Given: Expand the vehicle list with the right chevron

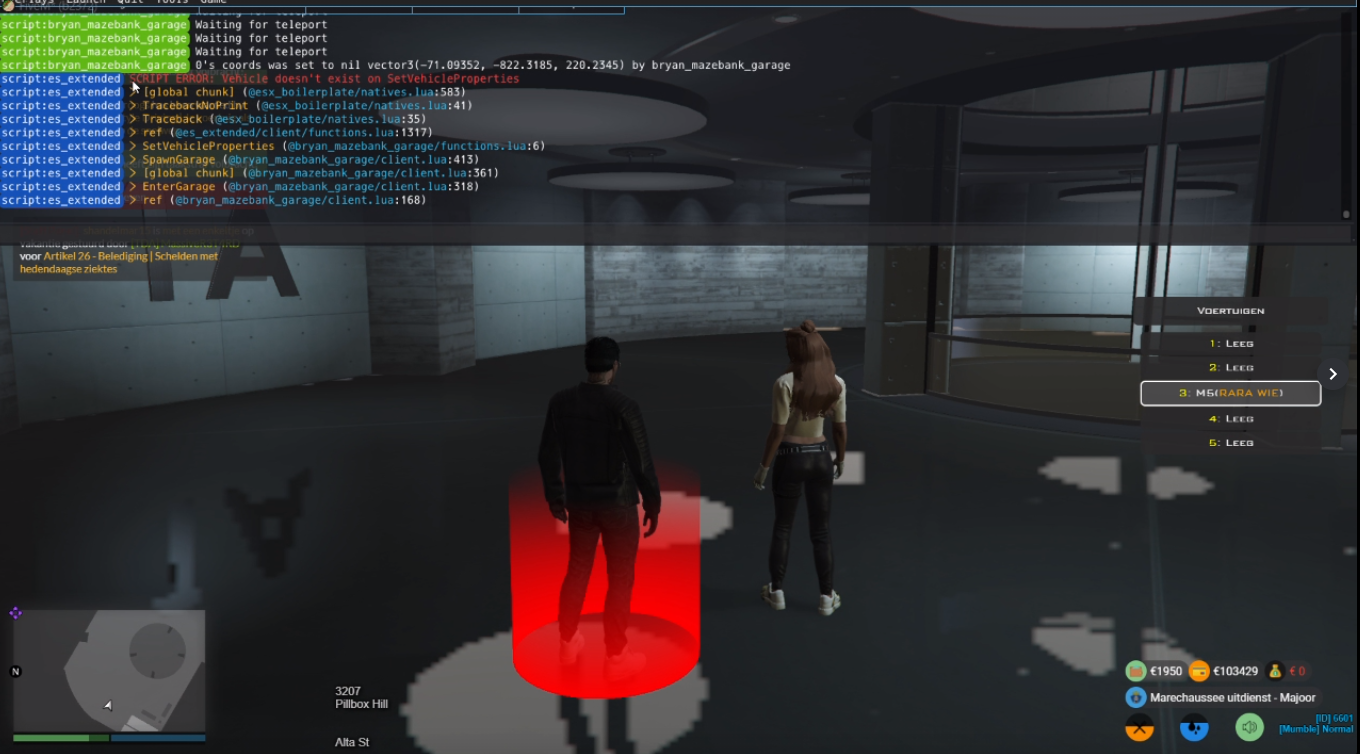Looking at the screenshot, I should point(1333,373).
